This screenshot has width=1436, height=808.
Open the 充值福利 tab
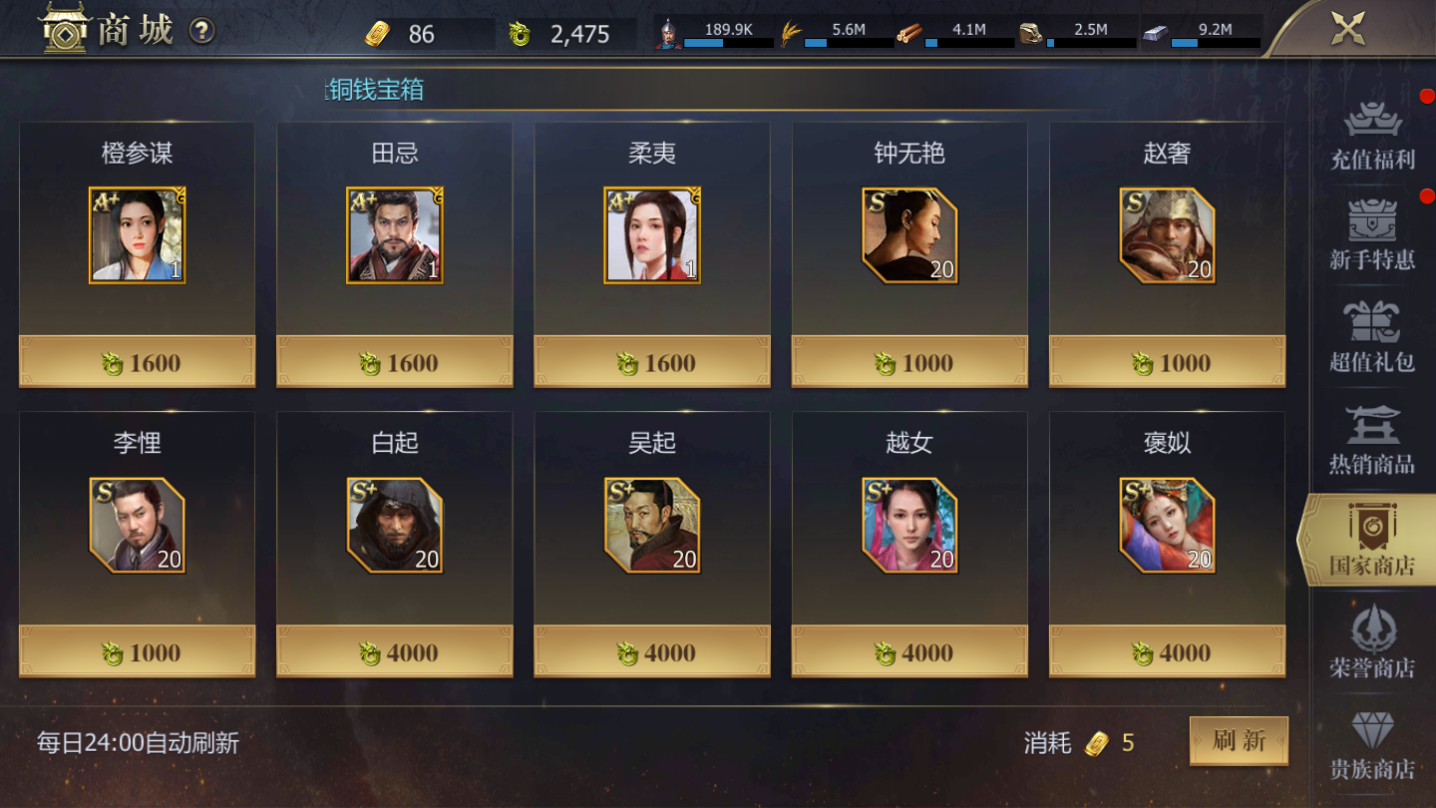click(x=1372, y=135)
